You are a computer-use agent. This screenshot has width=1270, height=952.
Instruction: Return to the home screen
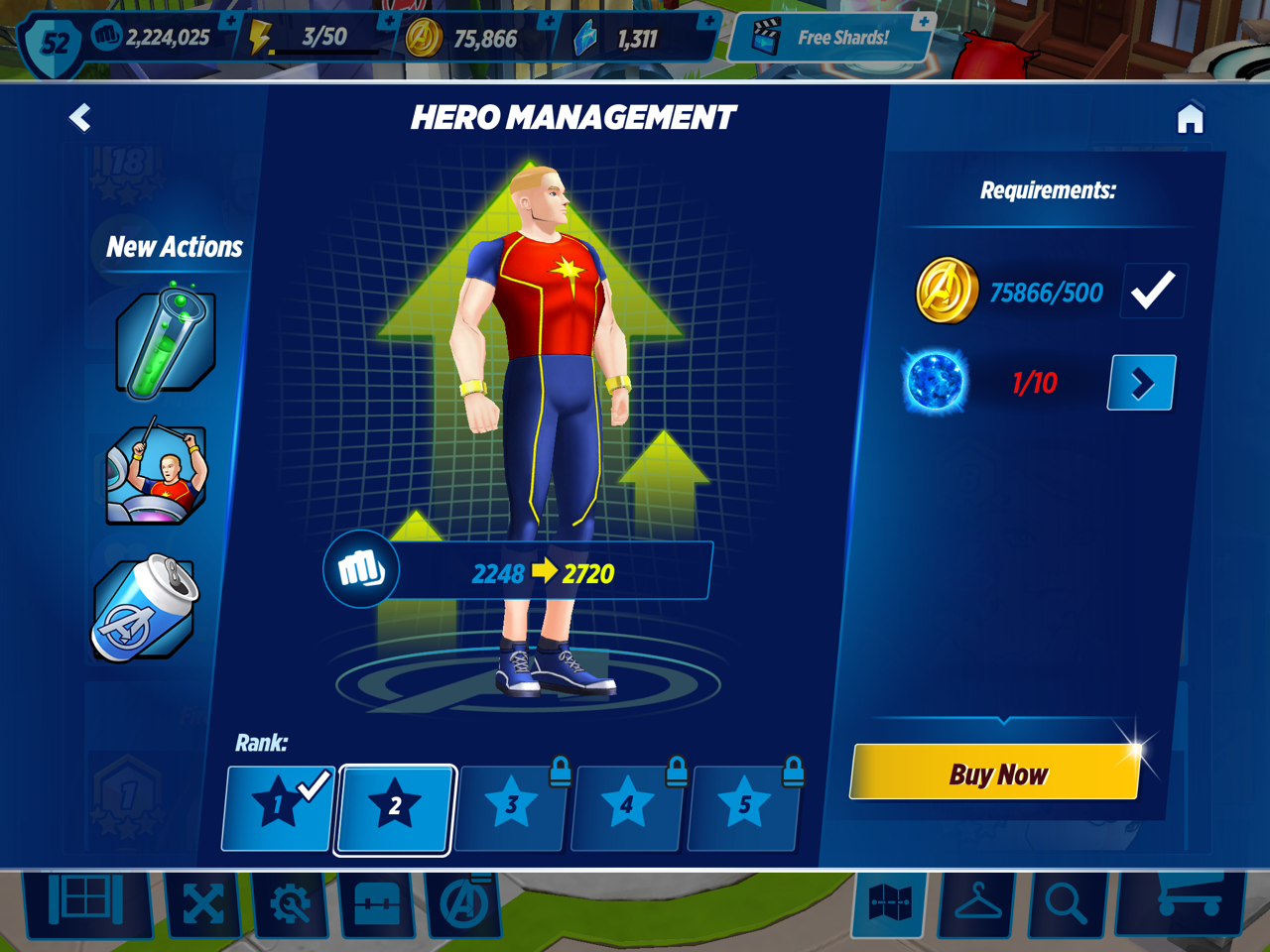[x=1190, y=119]
